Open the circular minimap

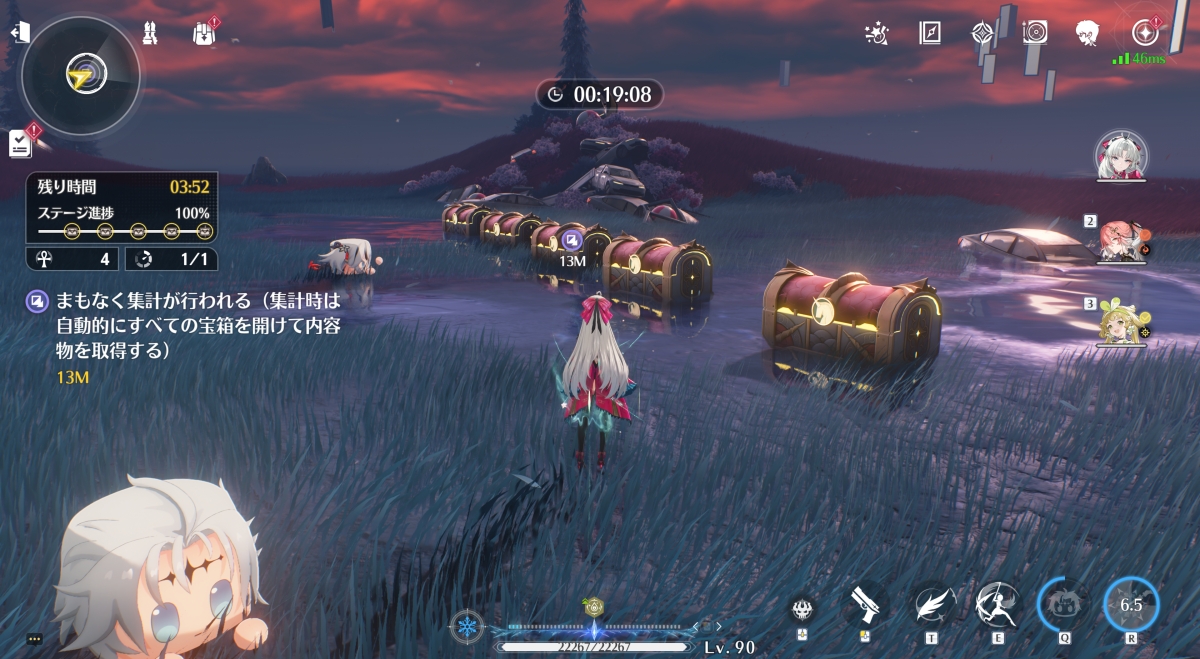pyautogui.click(x=81, y=76)
